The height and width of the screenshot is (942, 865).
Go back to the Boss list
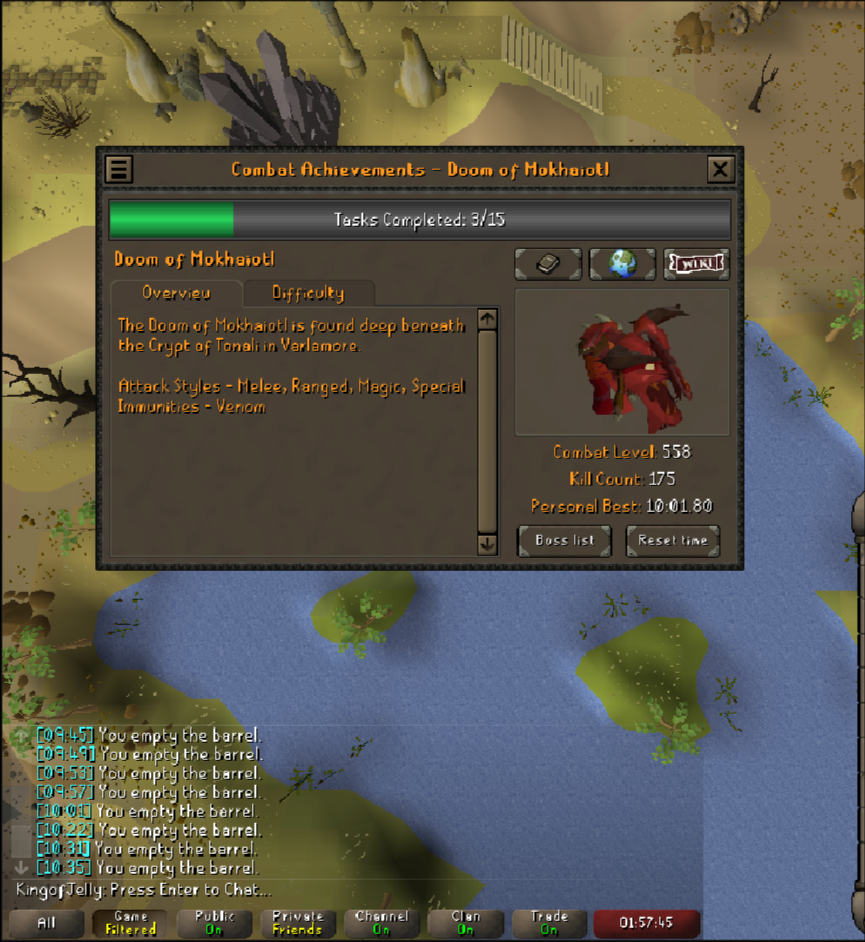pos(564,540)
